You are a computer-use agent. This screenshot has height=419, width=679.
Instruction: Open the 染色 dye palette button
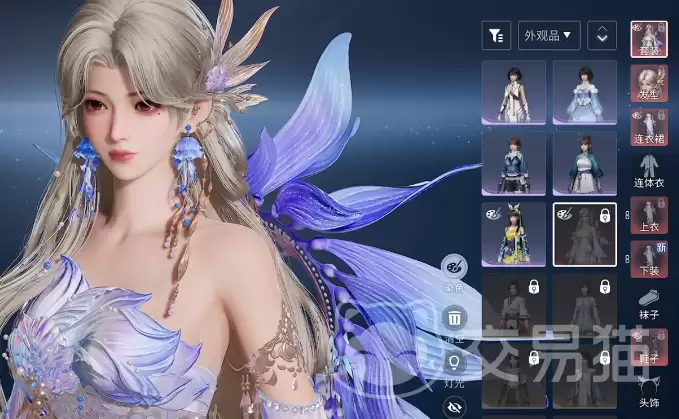[x=453, y=270]
